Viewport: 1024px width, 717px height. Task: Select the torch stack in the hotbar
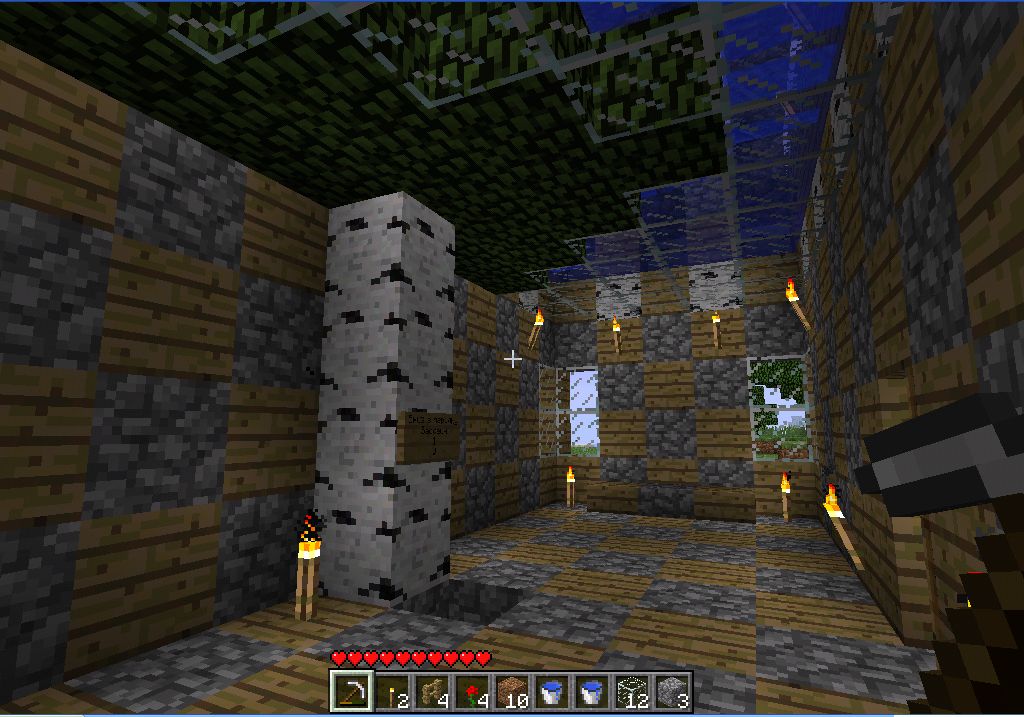tap(391, 691)
